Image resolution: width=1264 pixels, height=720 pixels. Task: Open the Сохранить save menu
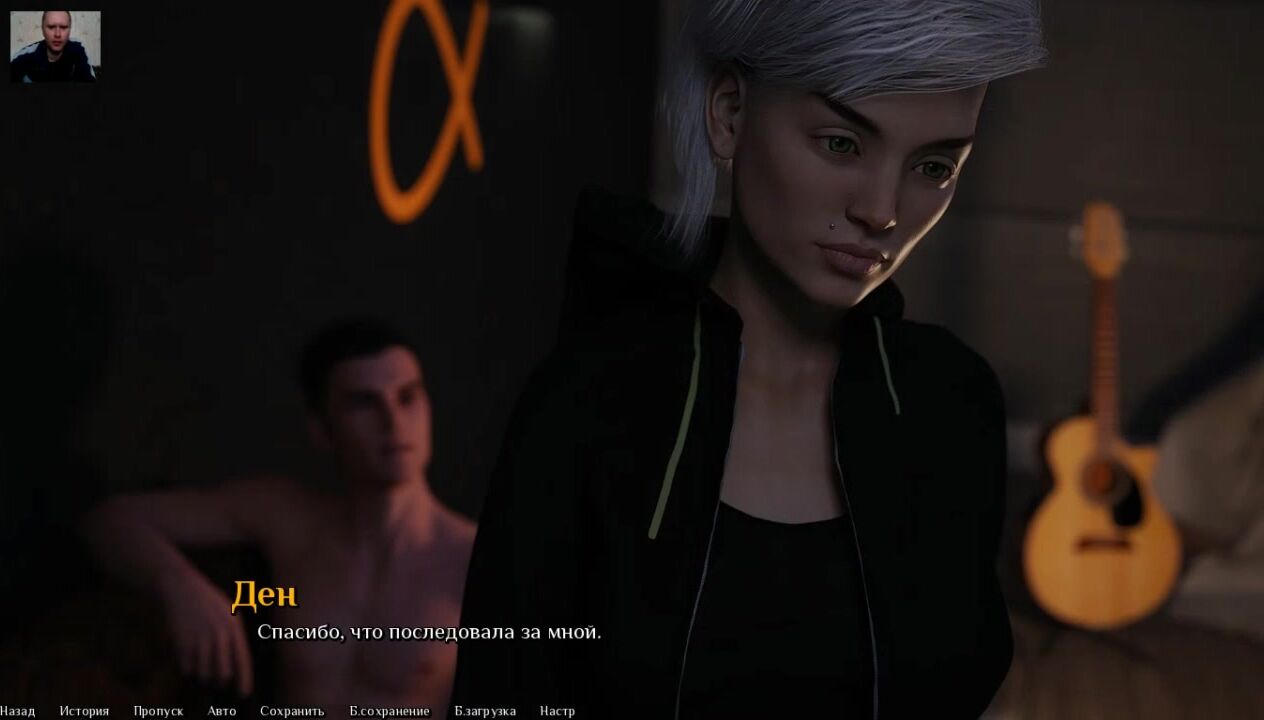(292, 711)
